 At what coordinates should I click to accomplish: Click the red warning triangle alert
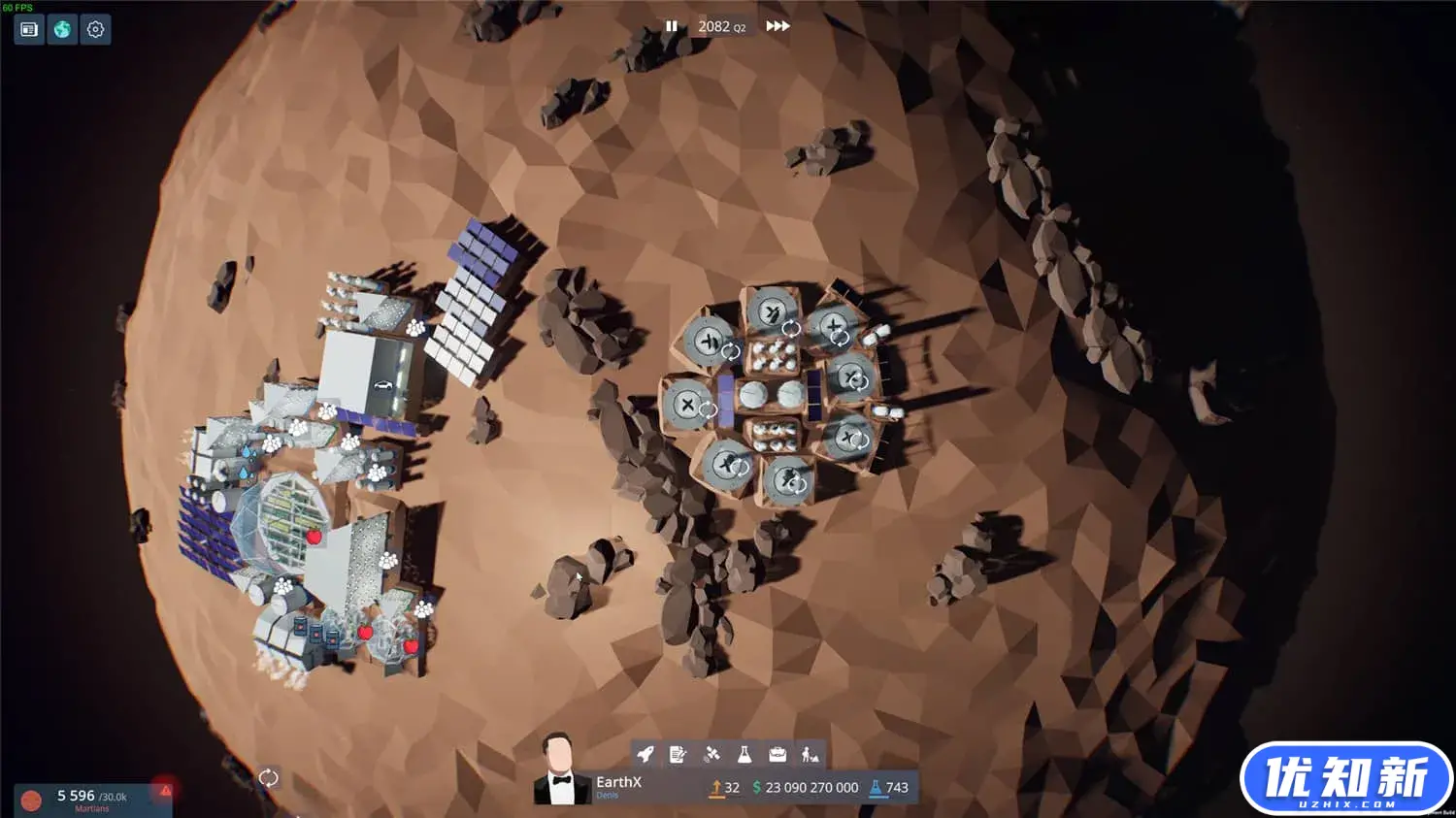pyautogui.click(x=165, y=791)
